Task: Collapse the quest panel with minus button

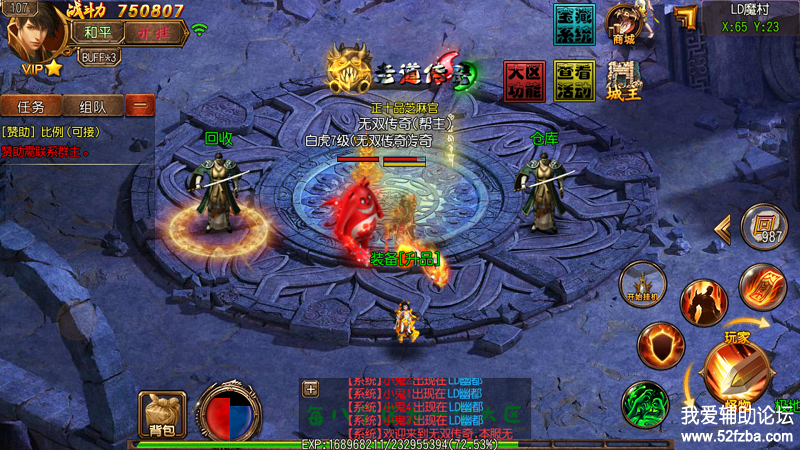Action: coord(140,106)
